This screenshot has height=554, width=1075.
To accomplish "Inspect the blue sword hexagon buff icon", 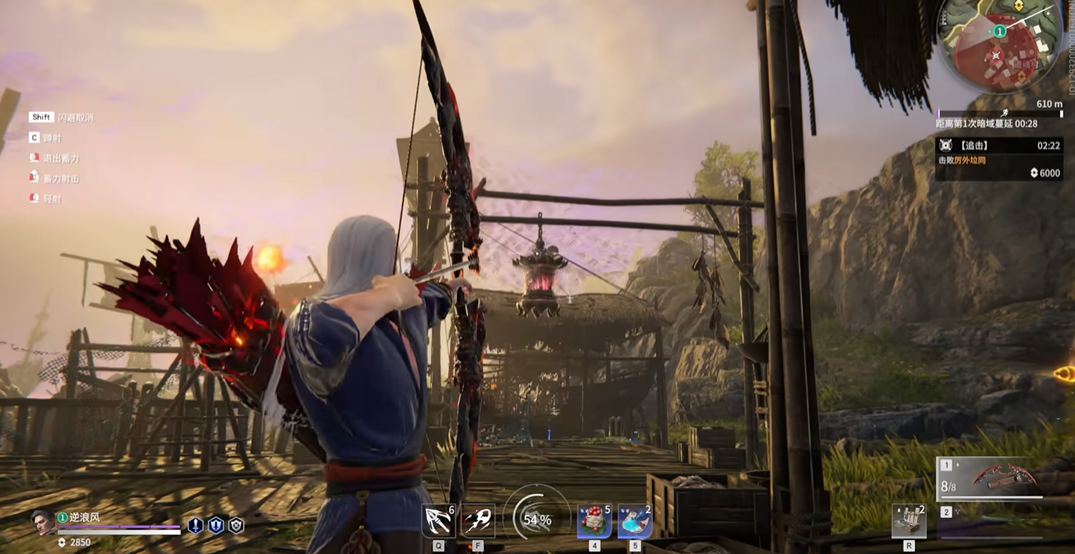I will point(196,524).
